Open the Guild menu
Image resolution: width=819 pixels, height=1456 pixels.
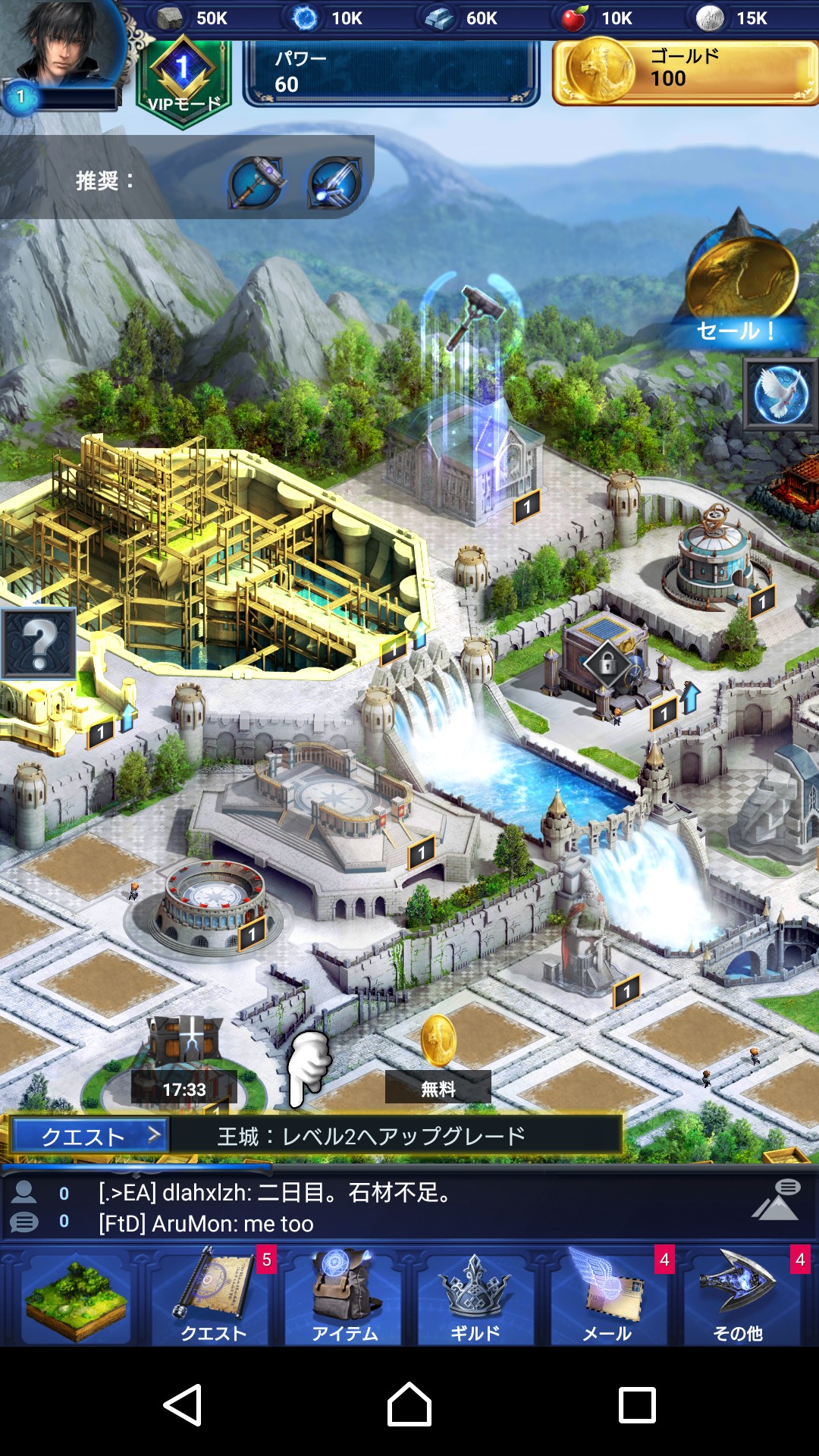click(475, 1298)
